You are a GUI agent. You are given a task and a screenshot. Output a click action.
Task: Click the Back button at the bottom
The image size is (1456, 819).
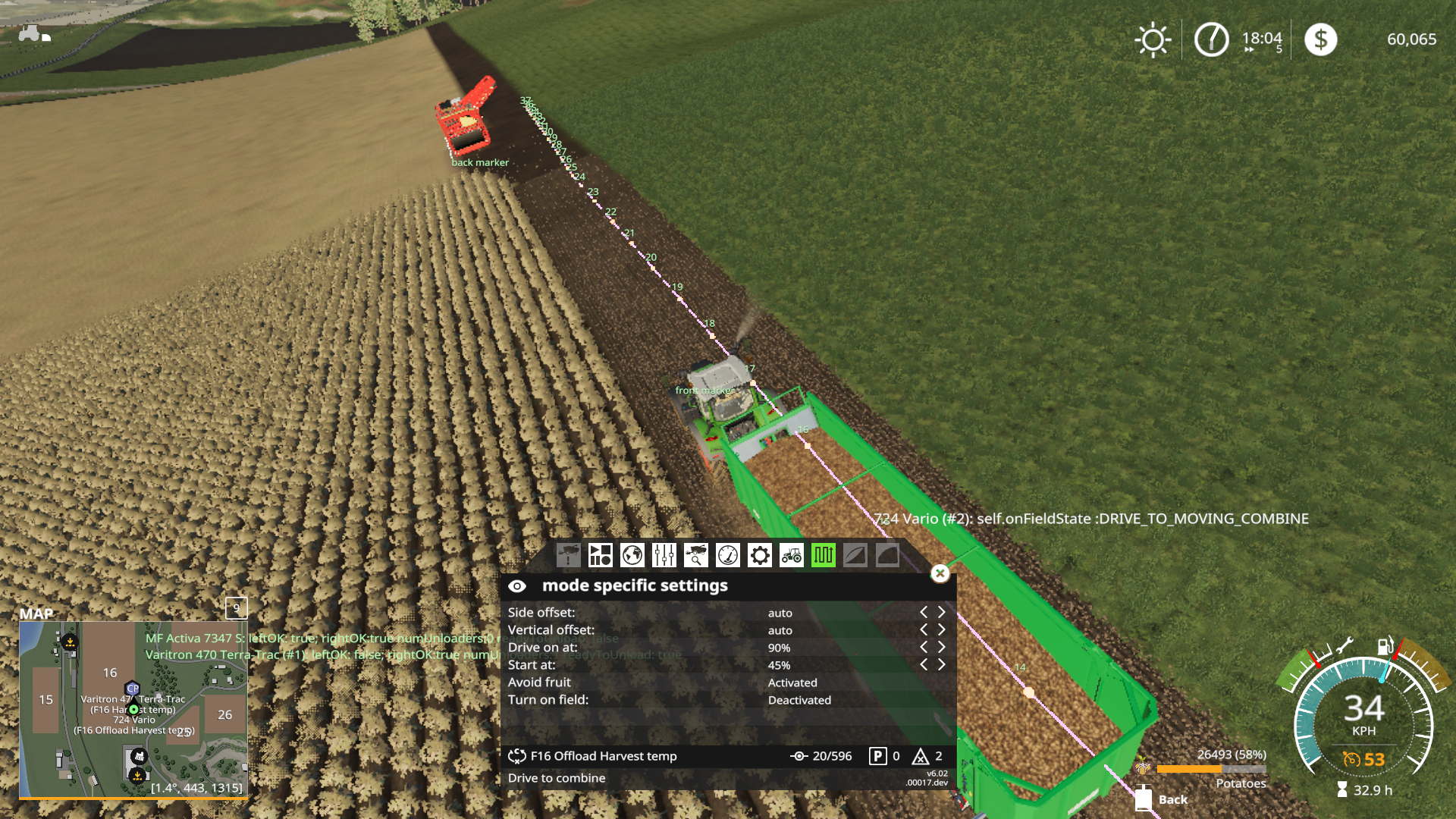1172,799
